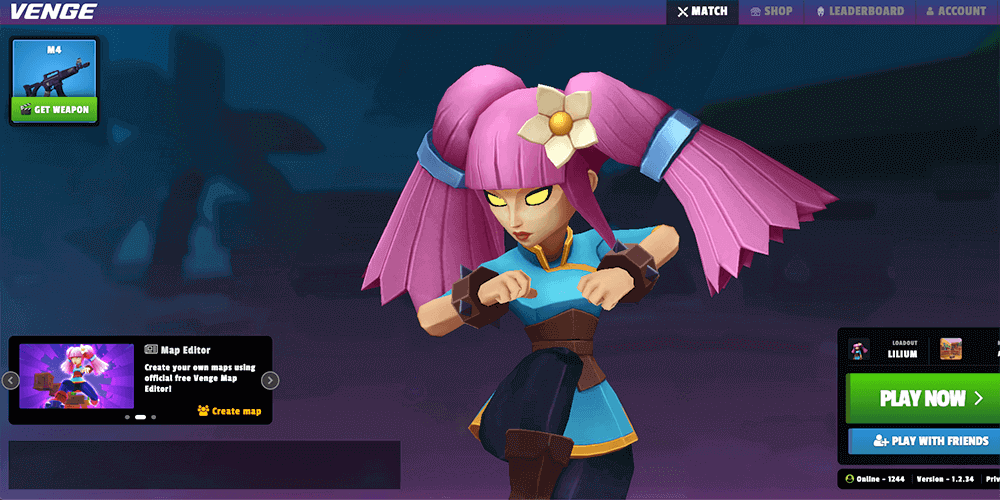Screen dimensions: 1000x500
Task: Click the green Get Weapon button
Action: coord(55,109)
